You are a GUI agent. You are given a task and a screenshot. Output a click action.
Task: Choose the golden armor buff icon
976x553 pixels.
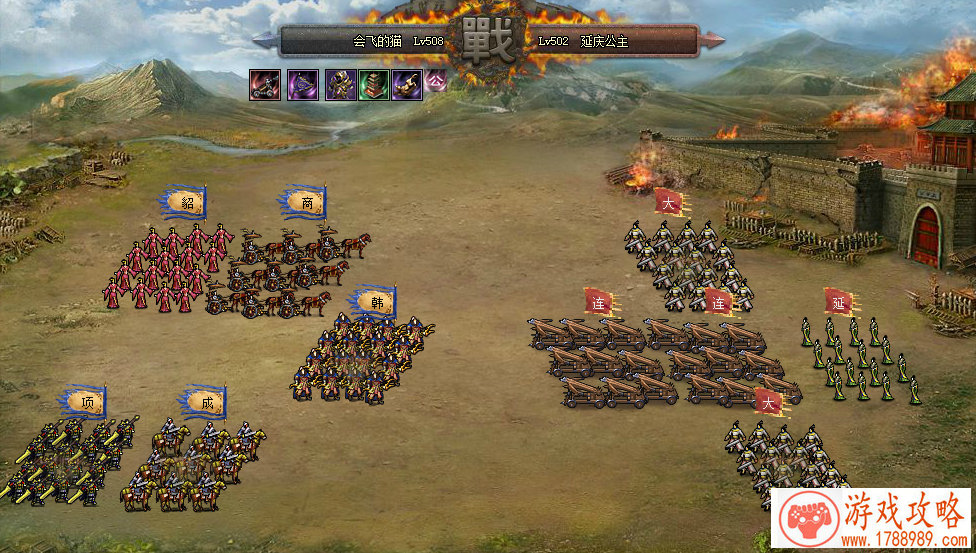340,85
